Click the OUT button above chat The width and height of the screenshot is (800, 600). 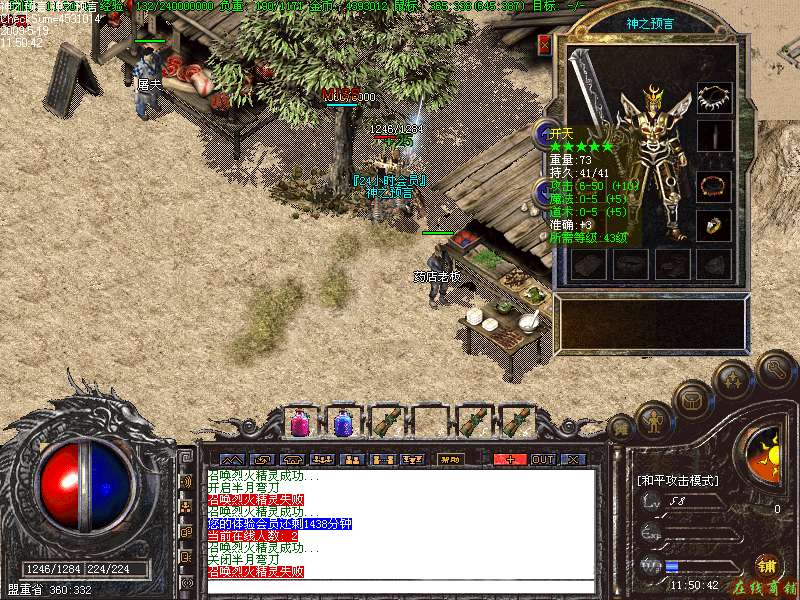(x=543, y=459)
